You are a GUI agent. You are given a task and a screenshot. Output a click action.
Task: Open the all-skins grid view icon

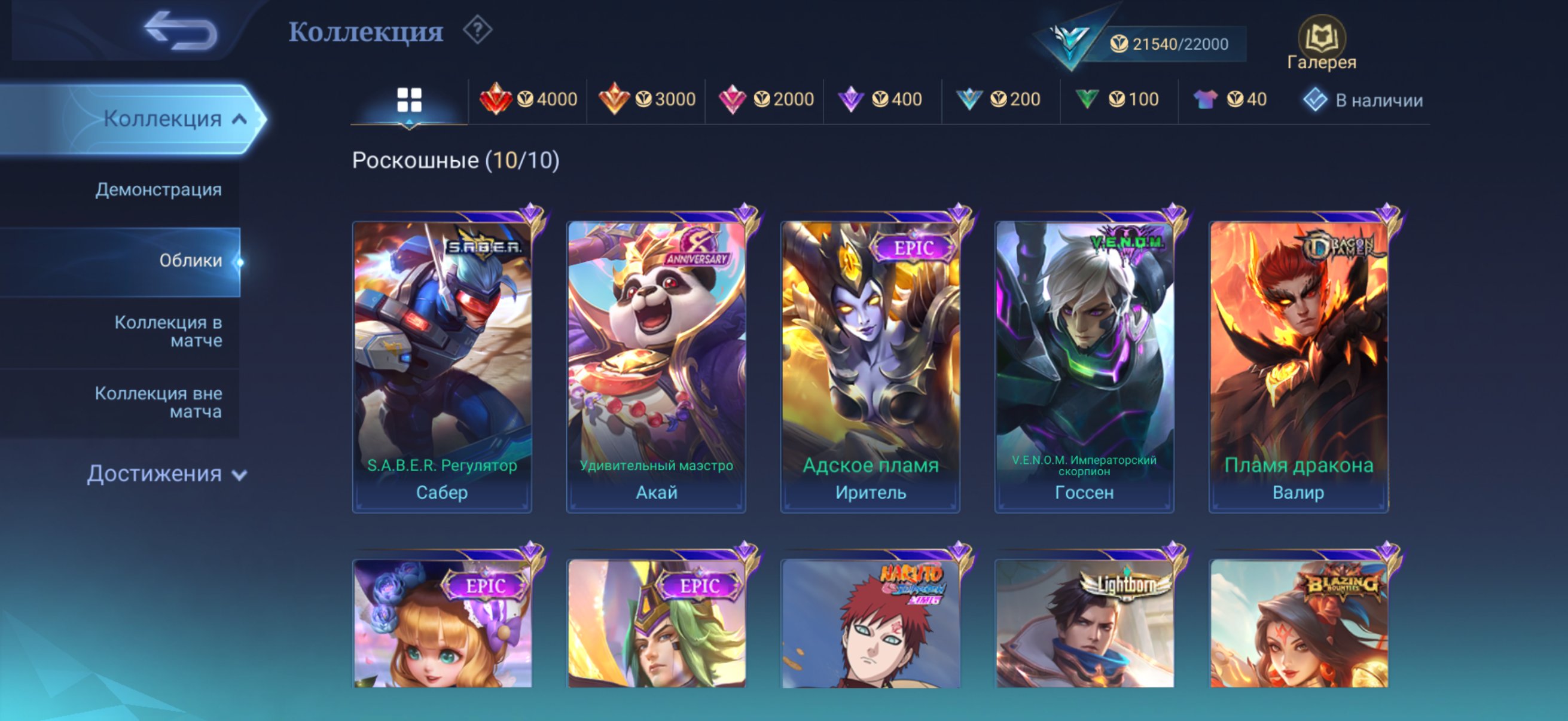(409, 99)
